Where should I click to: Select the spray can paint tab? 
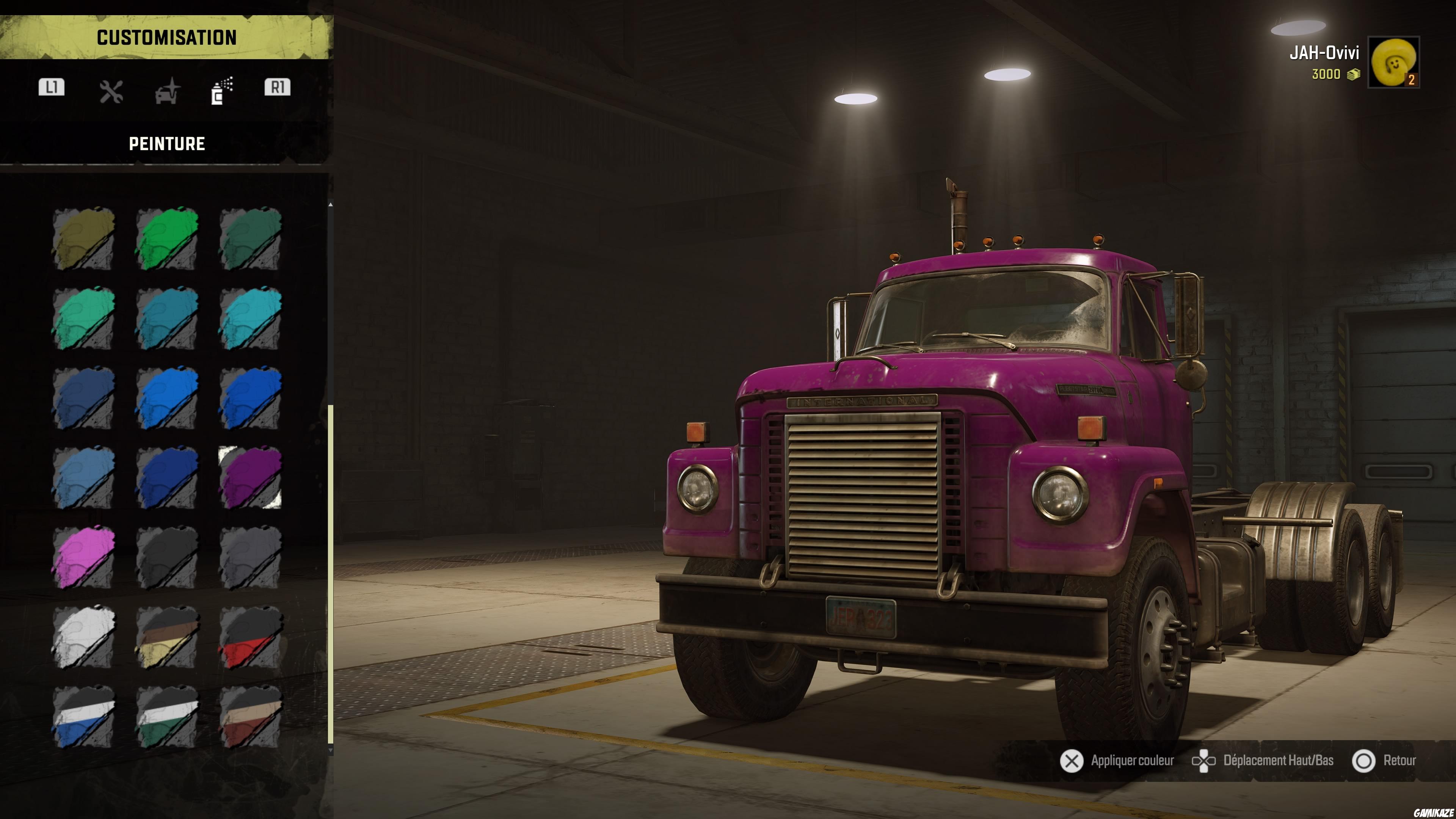tap(221, 91)
